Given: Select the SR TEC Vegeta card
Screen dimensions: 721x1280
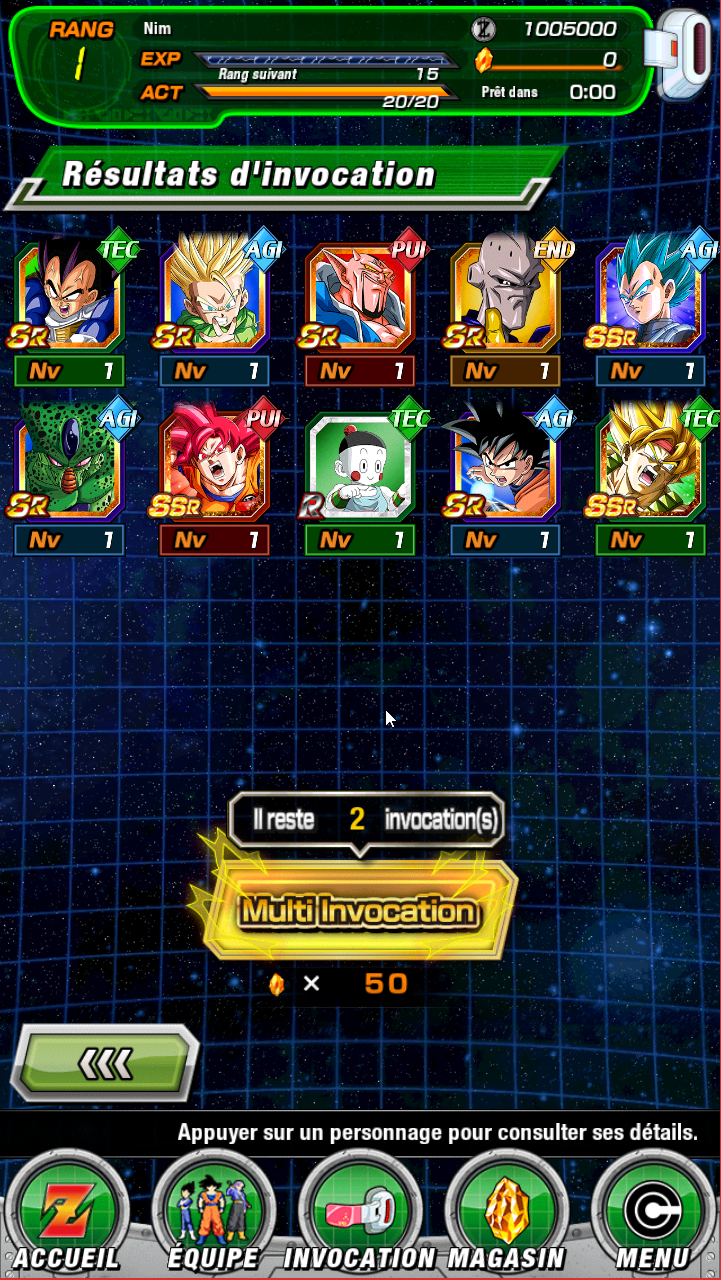Looking at the screenshot, I should coord(69,297).
